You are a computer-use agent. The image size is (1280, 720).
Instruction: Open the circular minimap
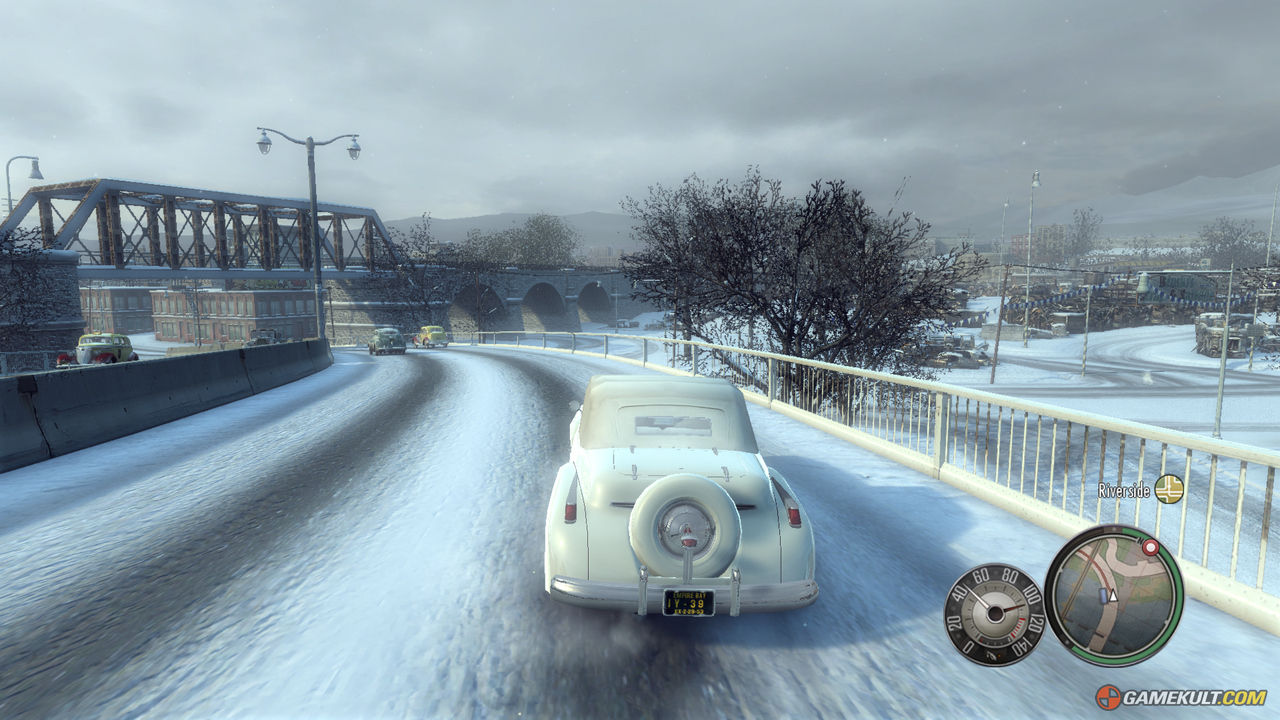click(1113, 595)
